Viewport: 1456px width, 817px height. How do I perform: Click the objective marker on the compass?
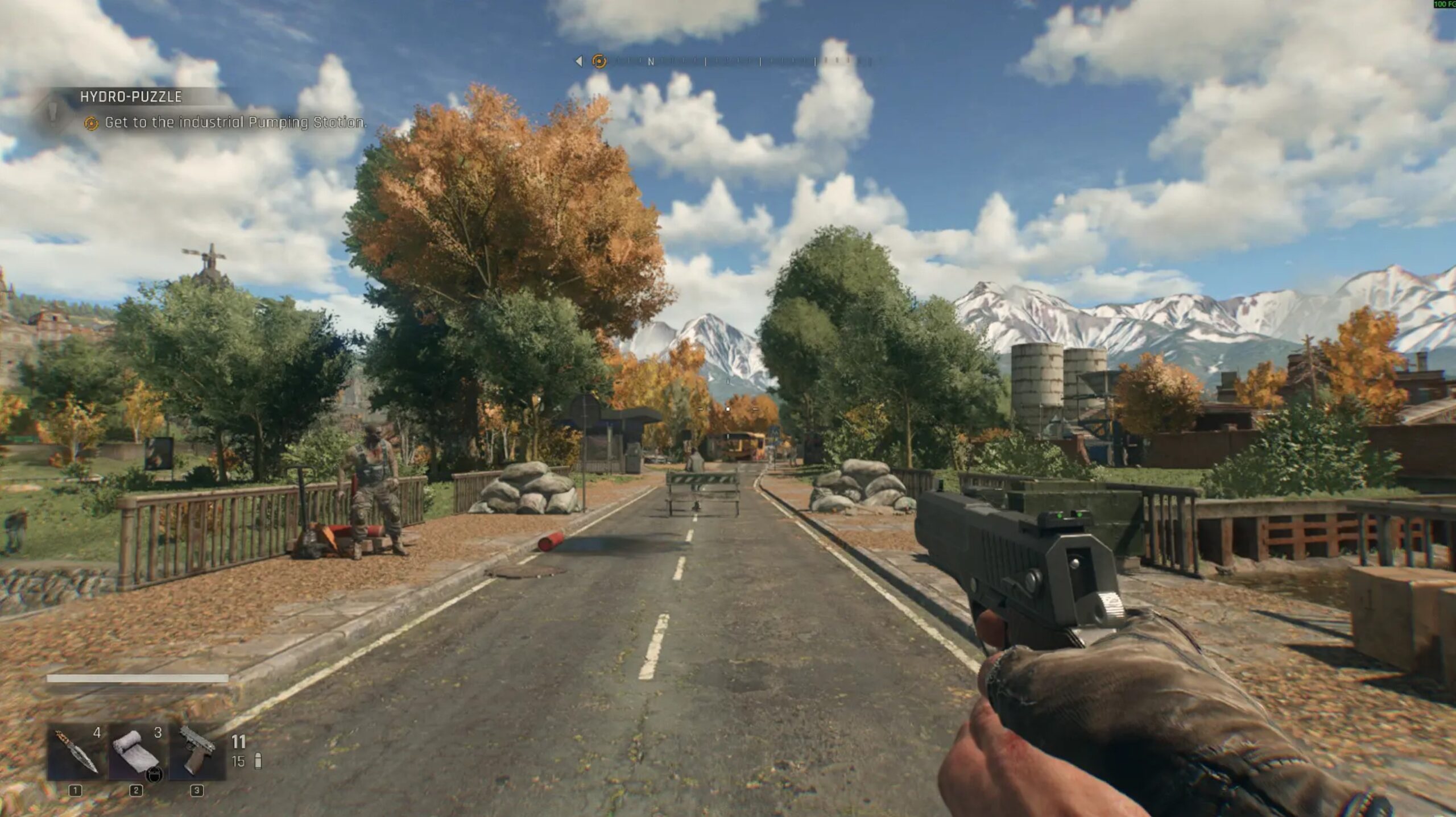598,61
